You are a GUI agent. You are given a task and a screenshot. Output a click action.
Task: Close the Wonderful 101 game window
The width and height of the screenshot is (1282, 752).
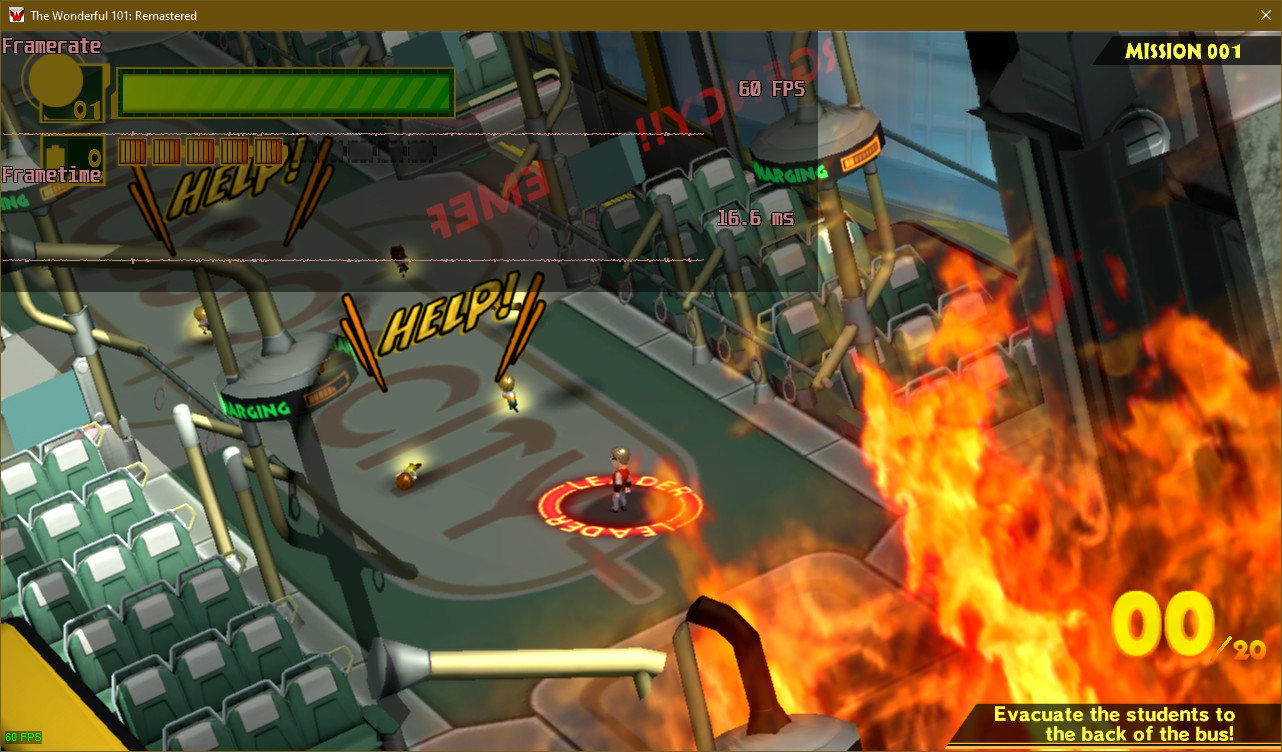[1265, 15]
